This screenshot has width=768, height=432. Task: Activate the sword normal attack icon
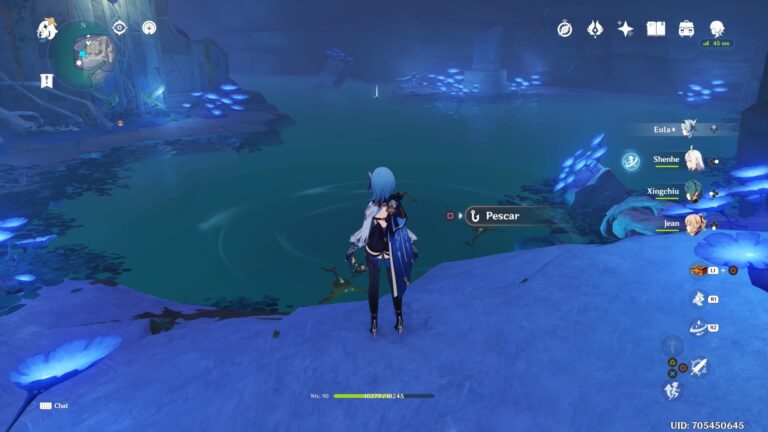(x=698, y=367)
